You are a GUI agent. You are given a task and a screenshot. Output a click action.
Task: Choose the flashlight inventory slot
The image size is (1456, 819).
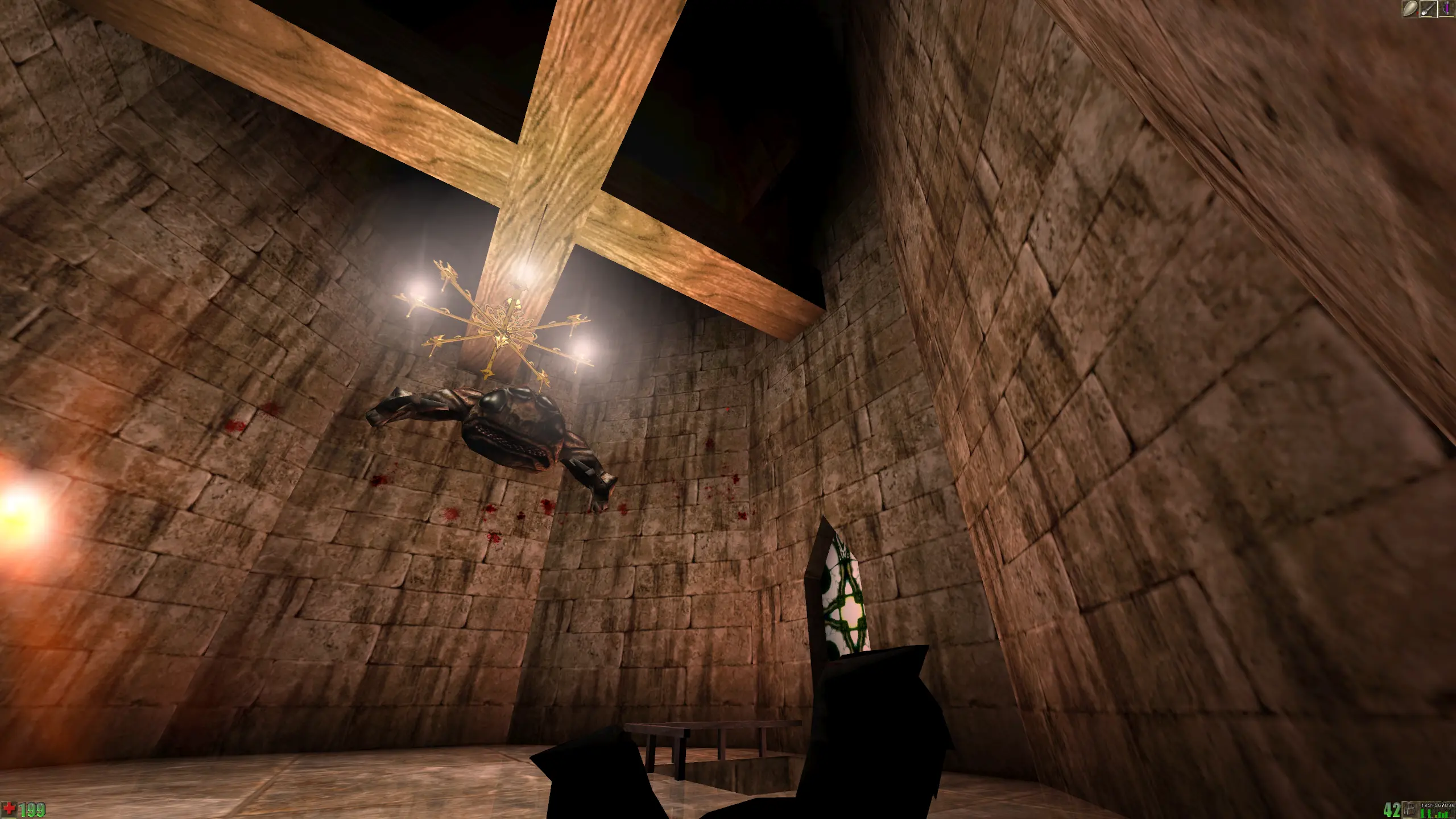[x=1428, y=9]
